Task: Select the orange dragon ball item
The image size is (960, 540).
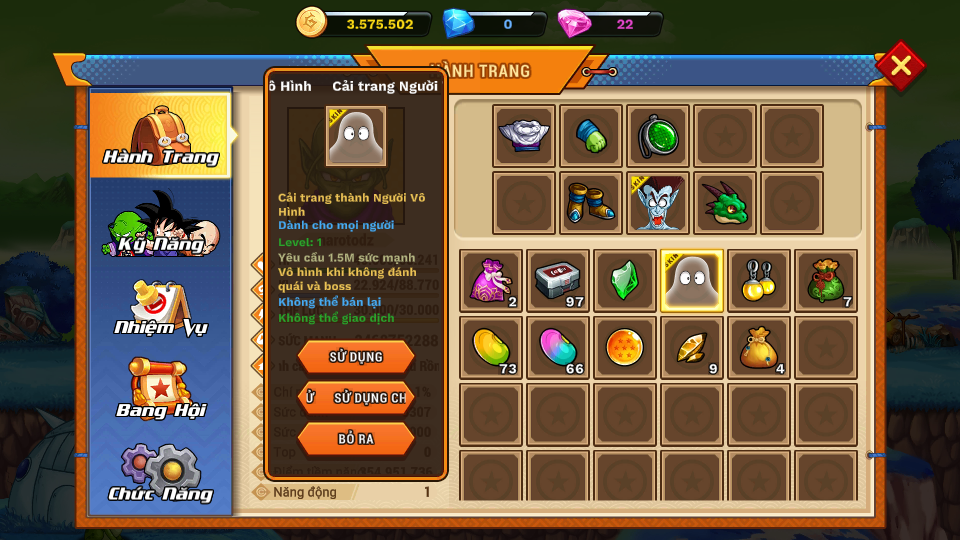Action: tap(625, 348)
